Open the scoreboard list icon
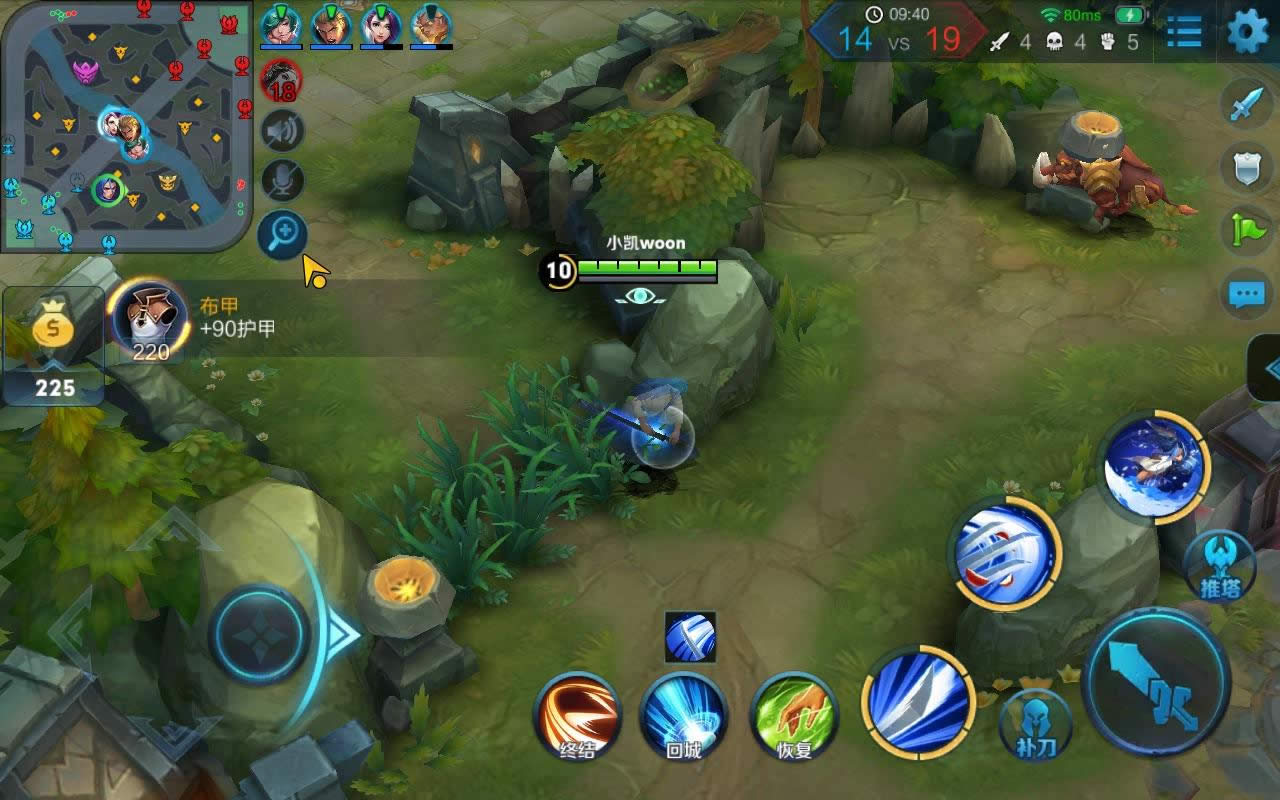Viewport: 1280px width, 800px height. tap(1184, 32)
